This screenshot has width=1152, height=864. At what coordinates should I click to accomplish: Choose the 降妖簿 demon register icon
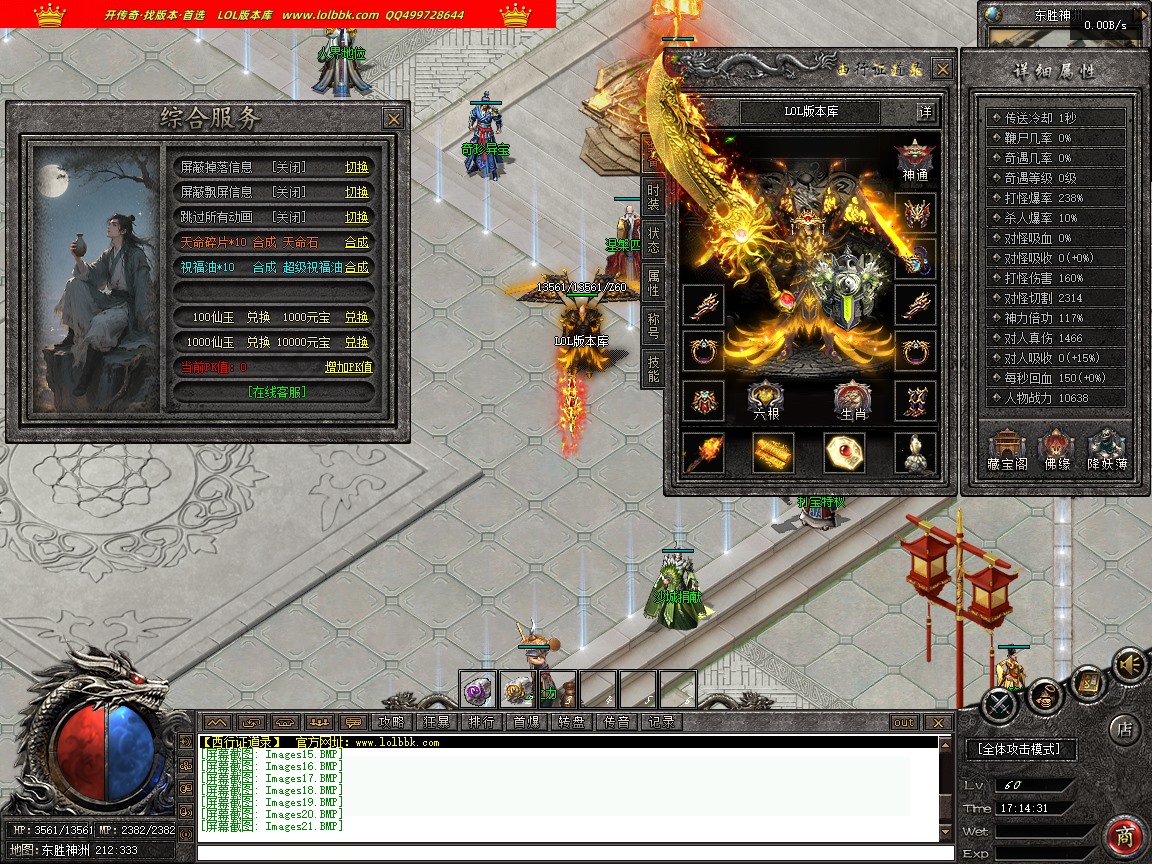click(1107, 450)
